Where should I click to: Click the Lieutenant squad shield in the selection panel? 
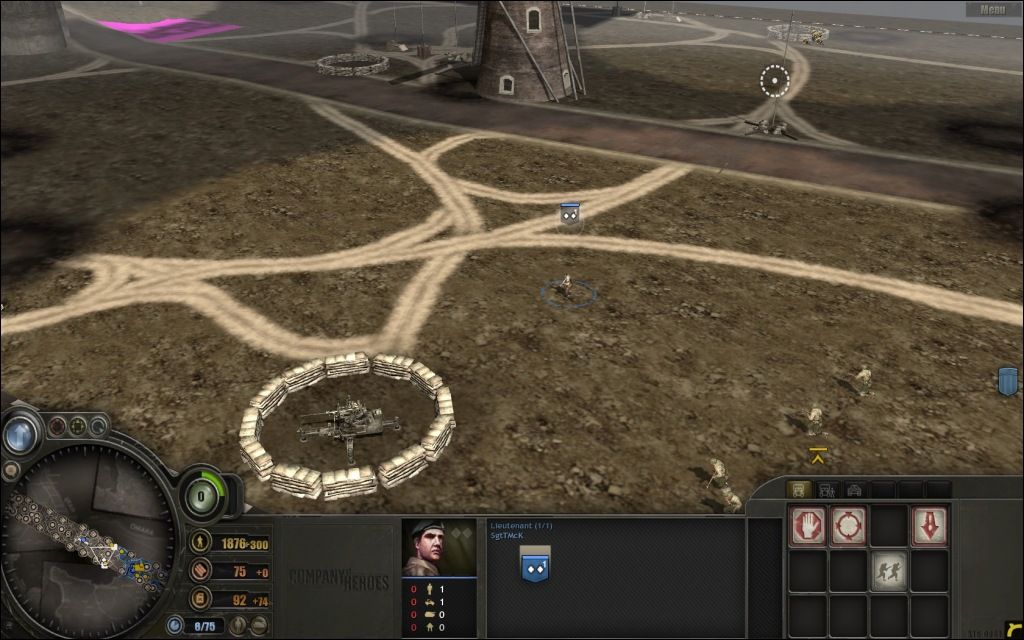tap(535, 567)
